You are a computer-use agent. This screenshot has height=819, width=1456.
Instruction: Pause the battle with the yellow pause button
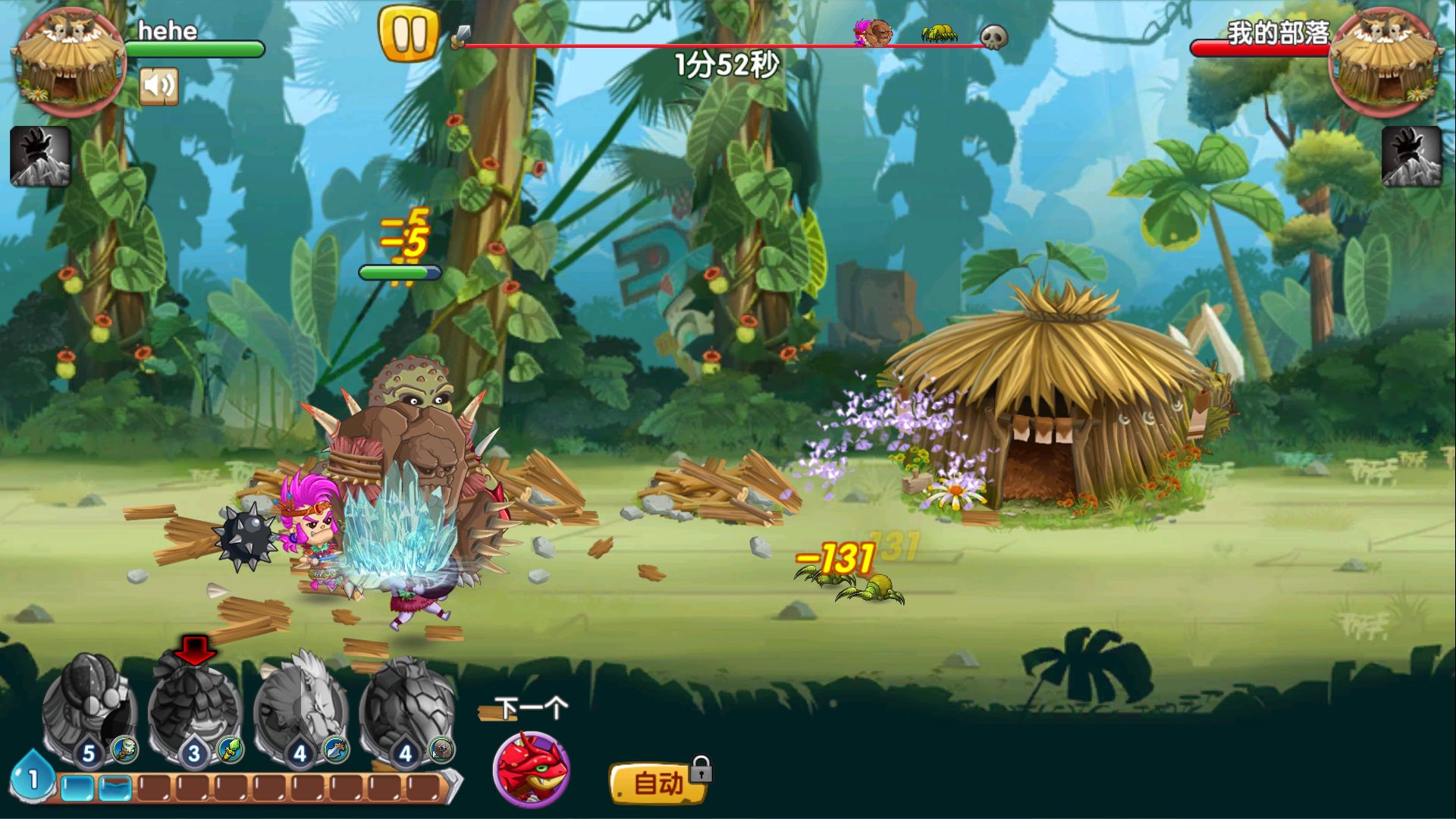(x=409, y=33)
